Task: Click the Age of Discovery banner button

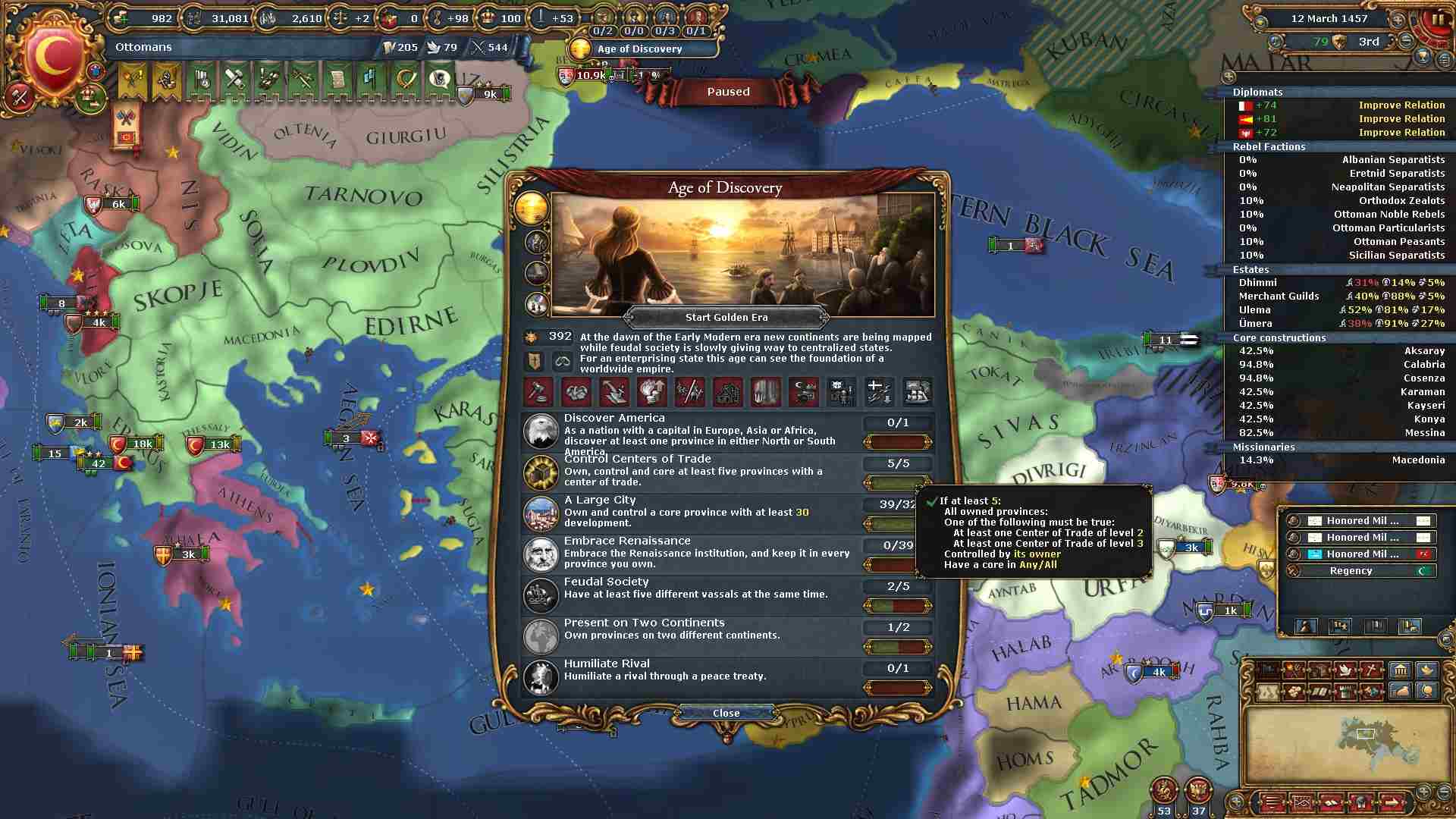Action: (x=641, y=49)
